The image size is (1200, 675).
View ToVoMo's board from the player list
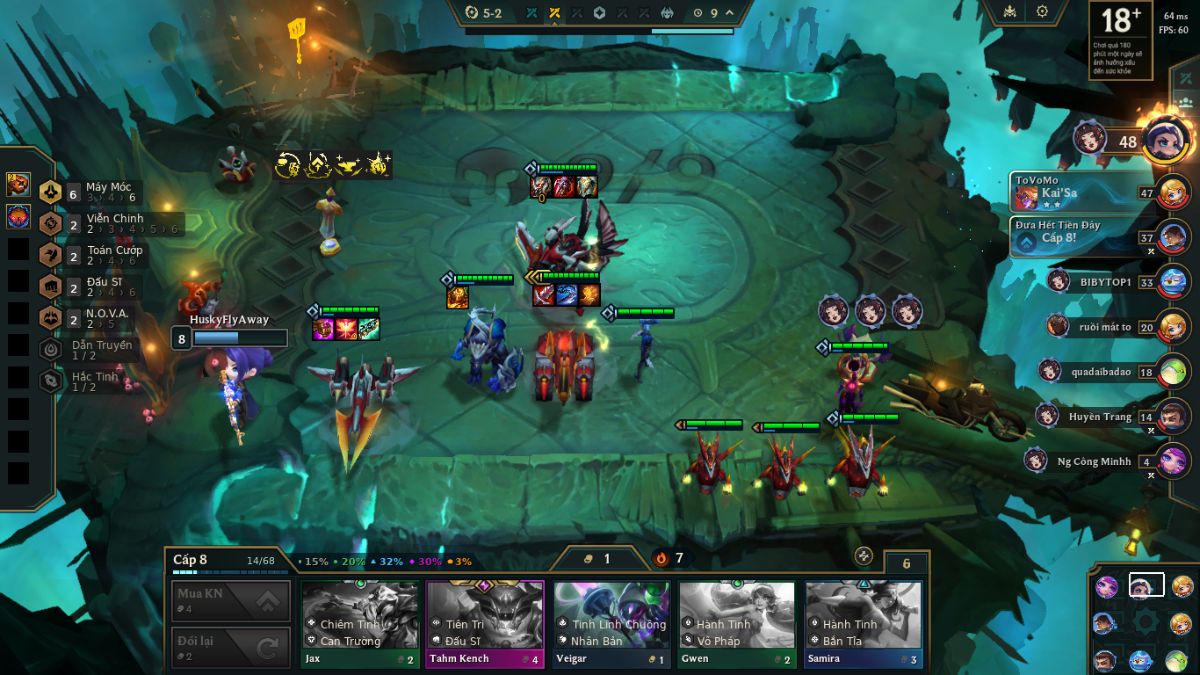[x=1080, y=191]
